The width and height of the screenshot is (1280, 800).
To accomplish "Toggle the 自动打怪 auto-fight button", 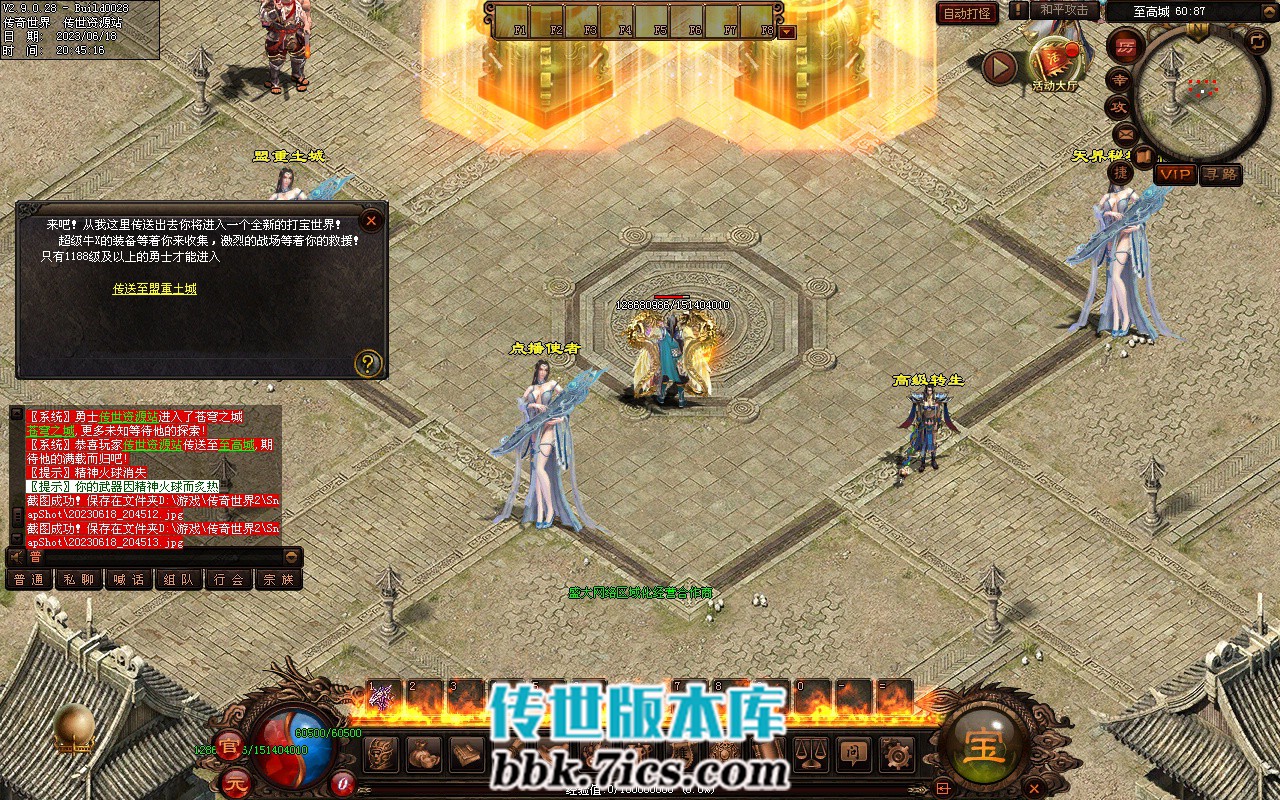I will click(967, 13).
